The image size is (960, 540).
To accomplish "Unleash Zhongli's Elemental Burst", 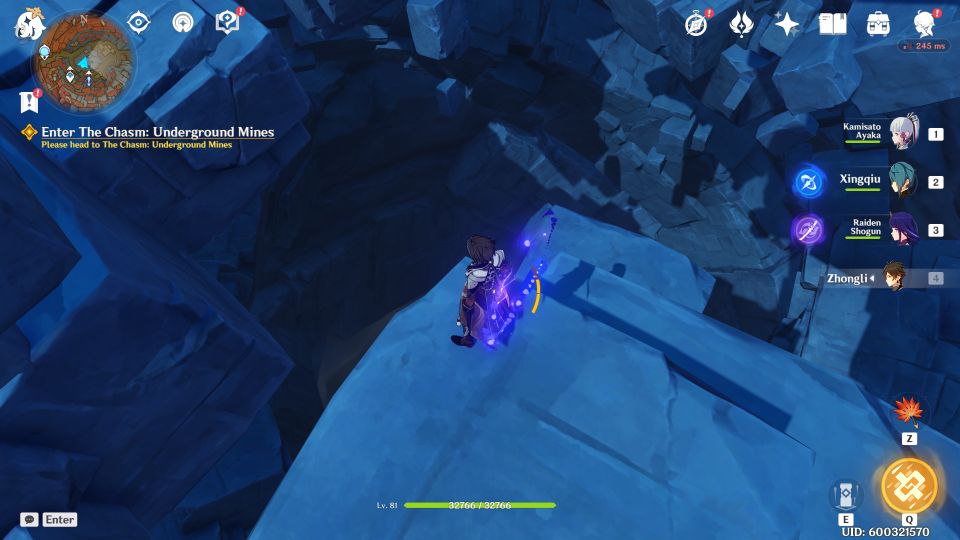I will [909, 486].
